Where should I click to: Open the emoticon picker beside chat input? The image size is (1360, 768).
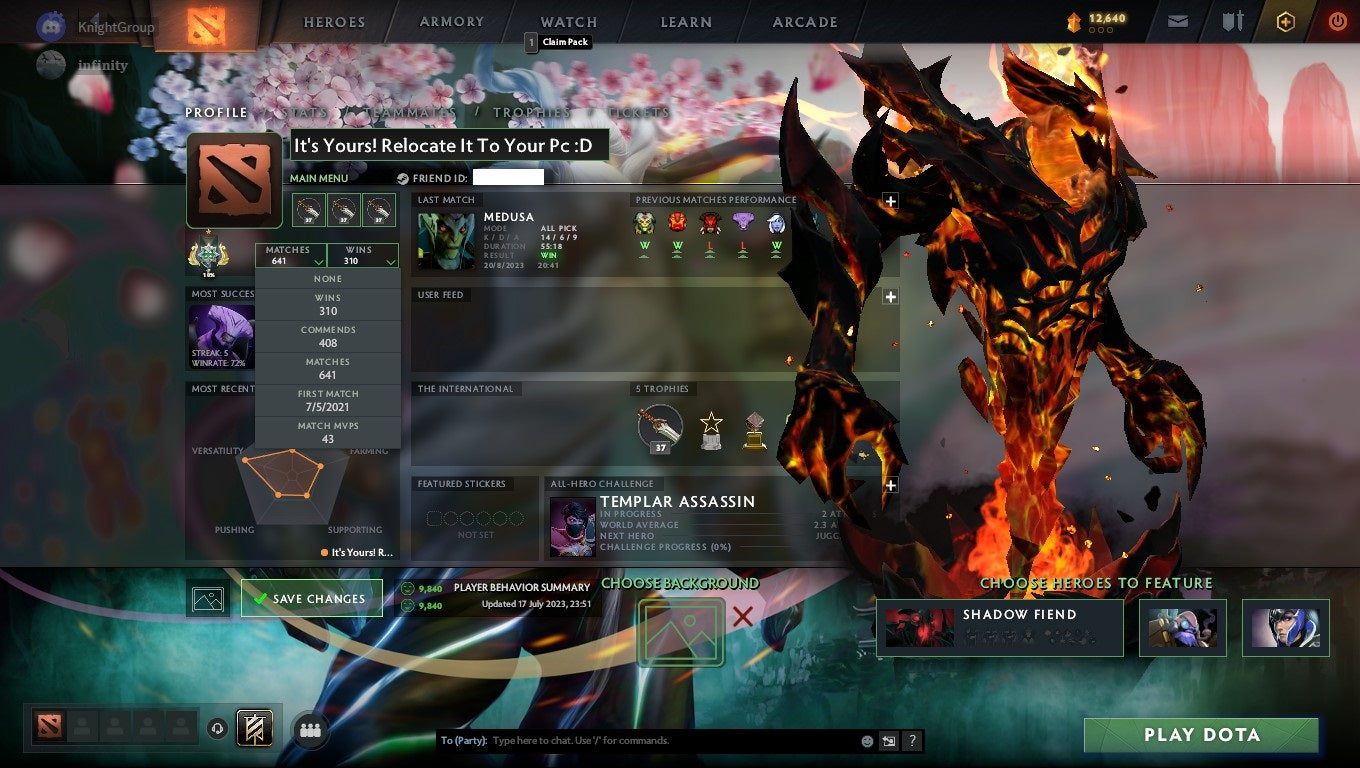coord(868,740)
